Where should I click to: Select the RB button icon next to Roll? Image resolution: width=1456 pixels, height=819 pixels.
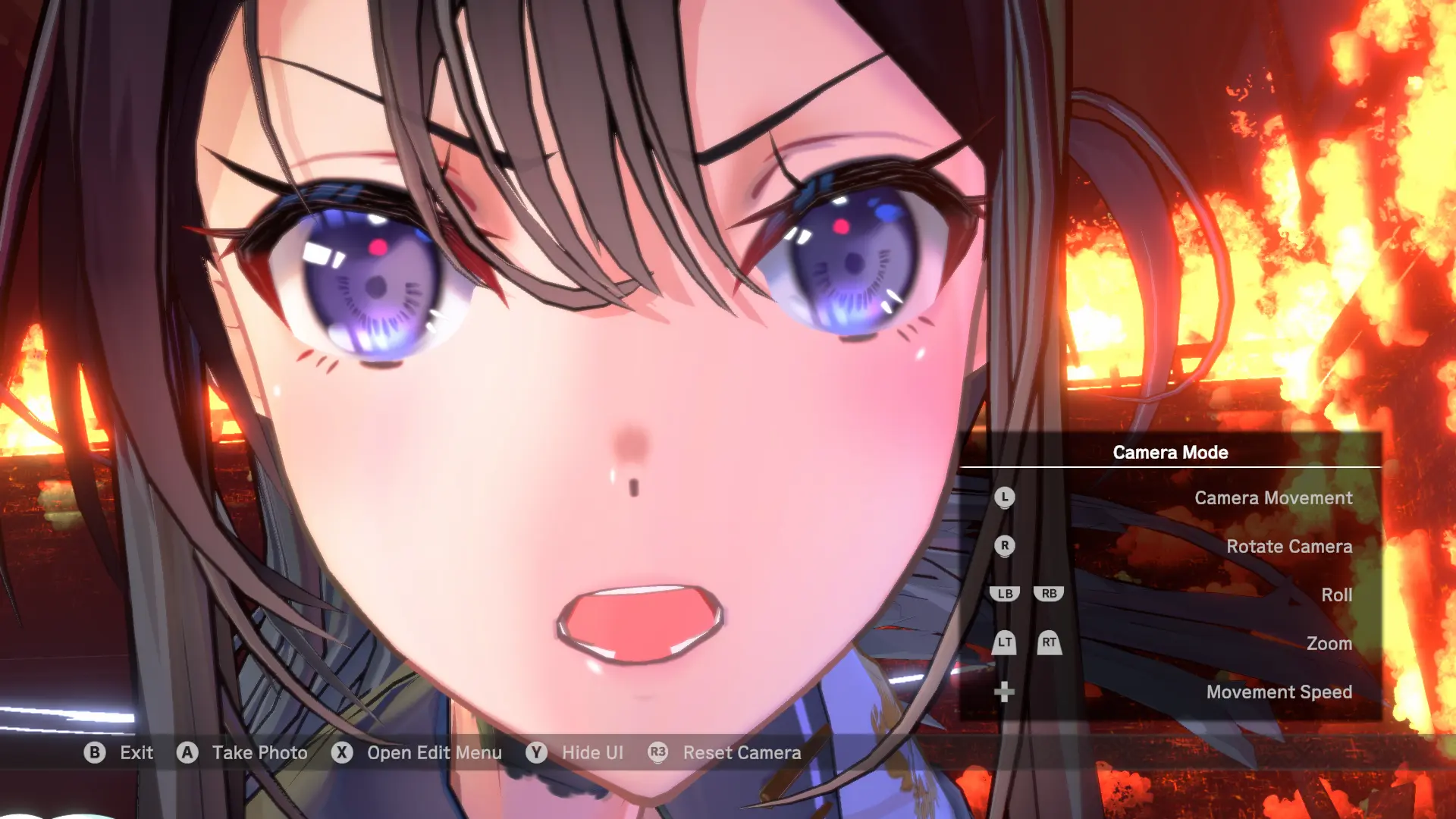(1049, 595)
